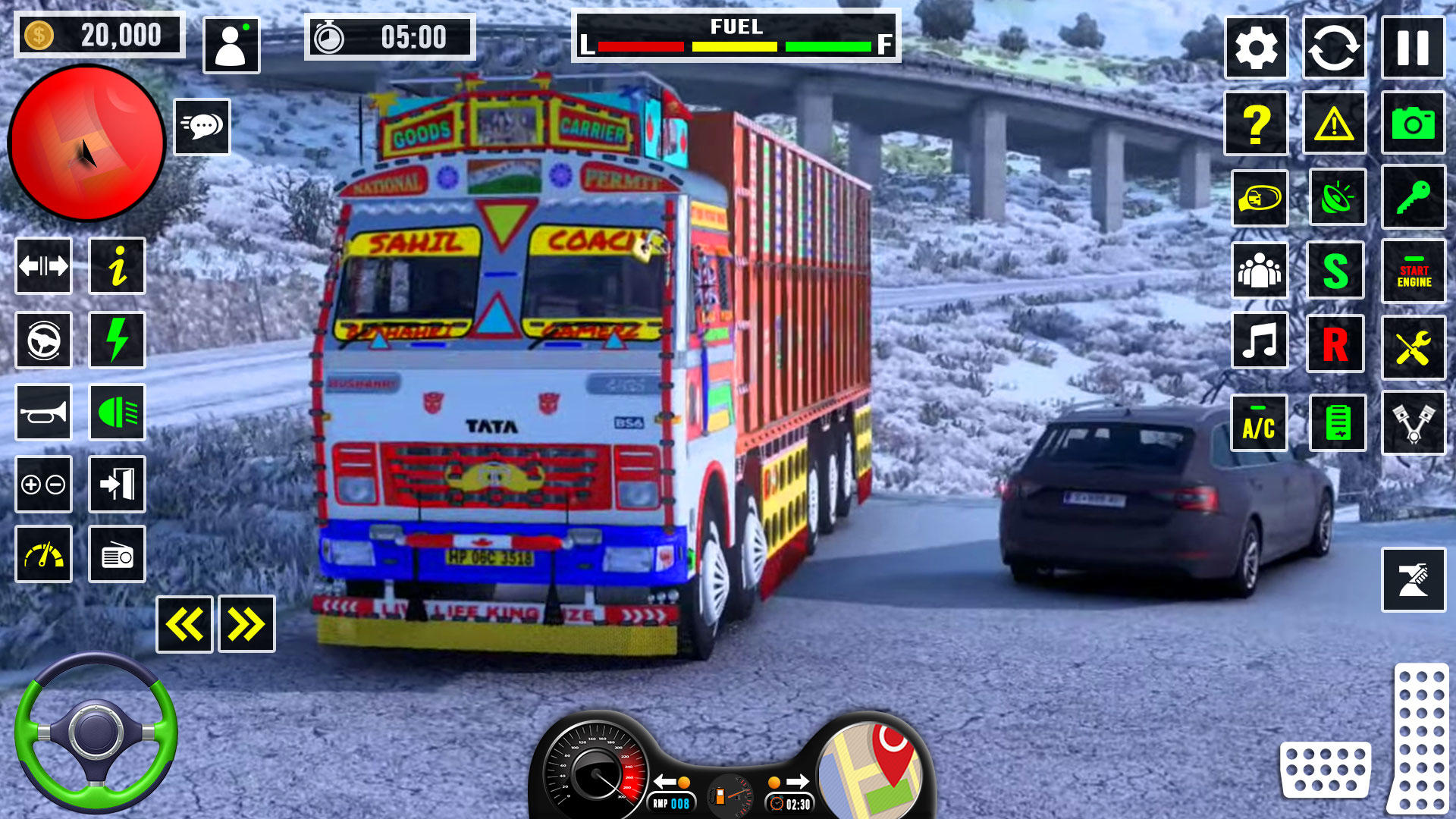The height and width of the screenshot is (819, 1456).
Task: Click the engine pistons icon
Action: (x=1414, y=422)
